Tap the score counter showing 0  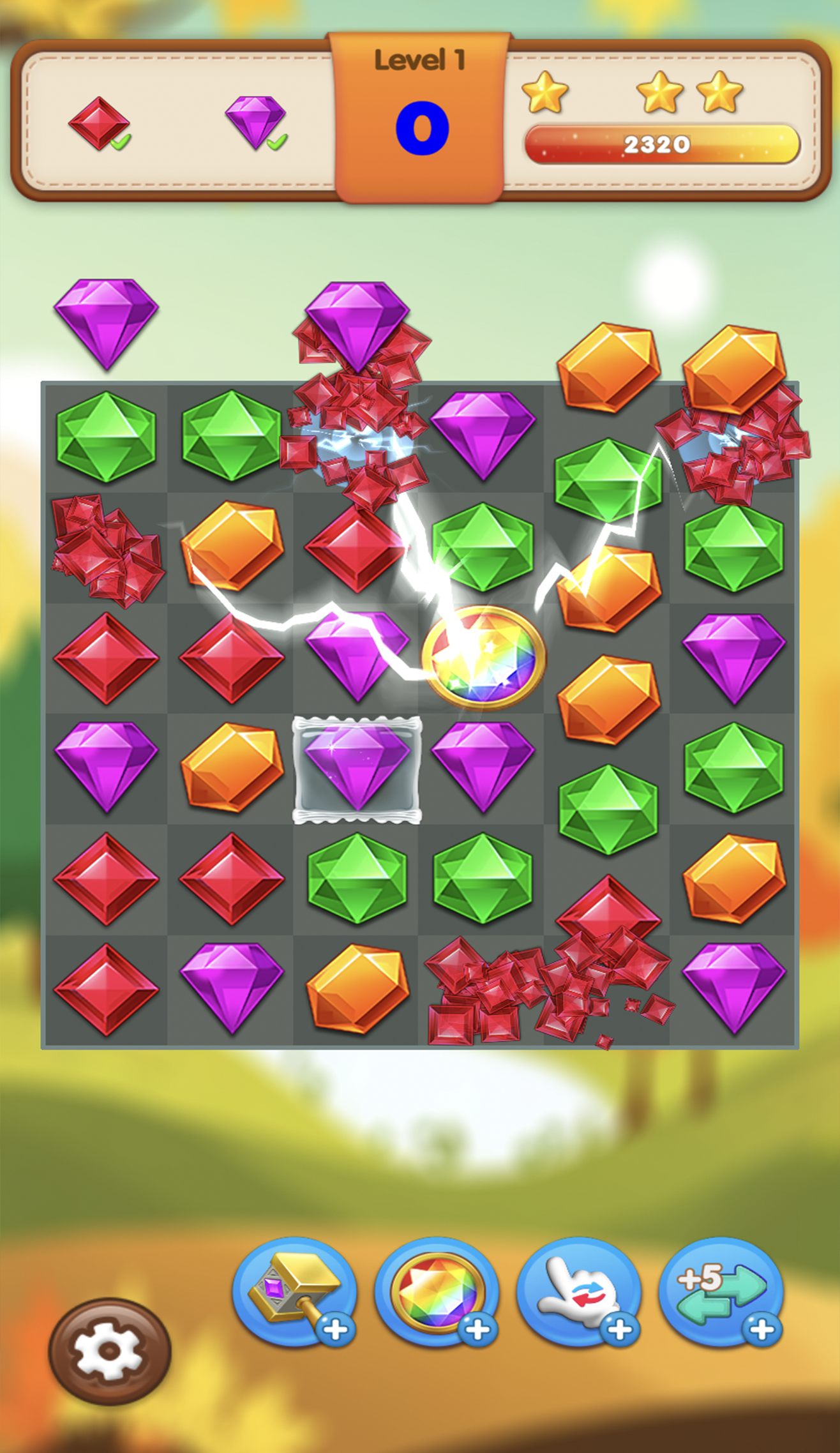[x=421, y=128]
